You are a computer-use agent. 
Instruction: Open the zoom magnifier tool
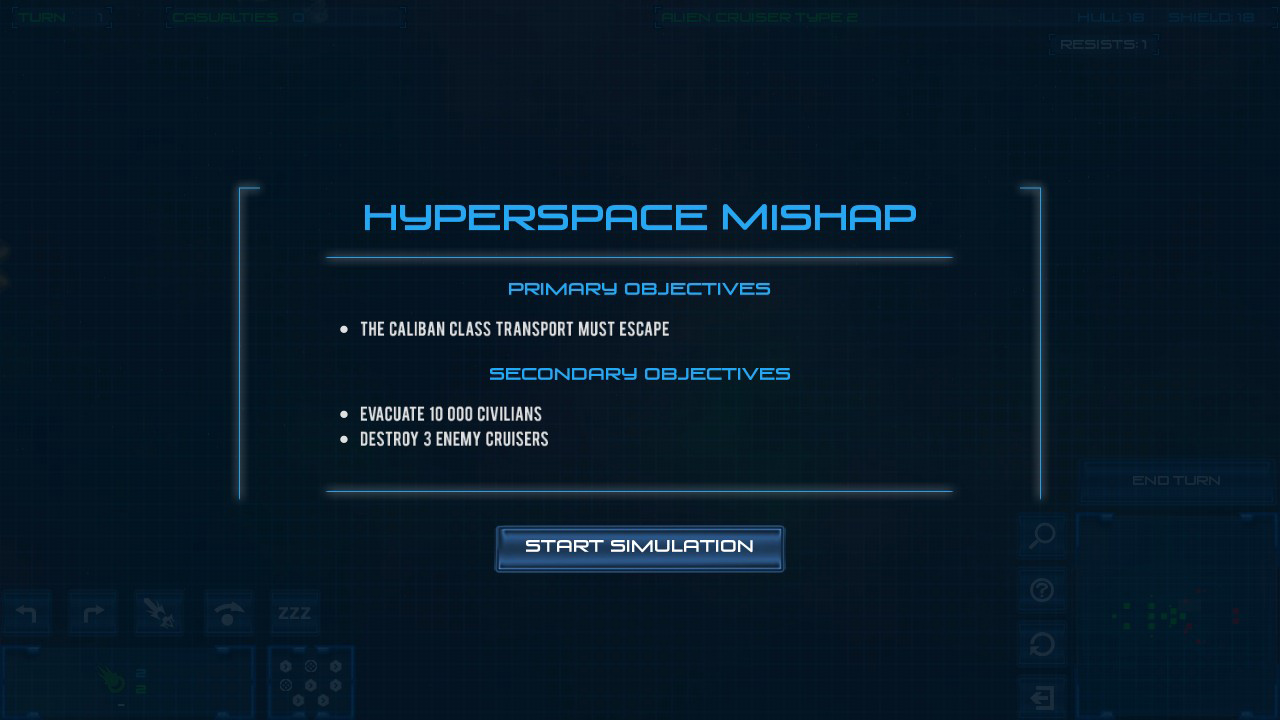tap(1041, 537)
